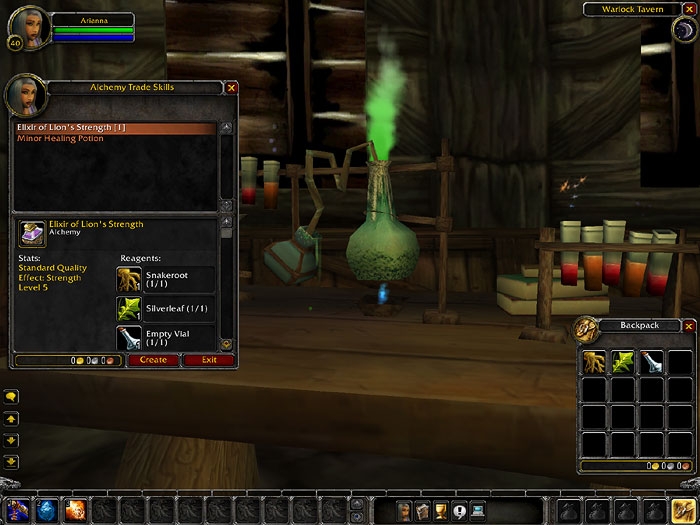
Task: Open the chat speech bubble button
Action: pos(12,397)
